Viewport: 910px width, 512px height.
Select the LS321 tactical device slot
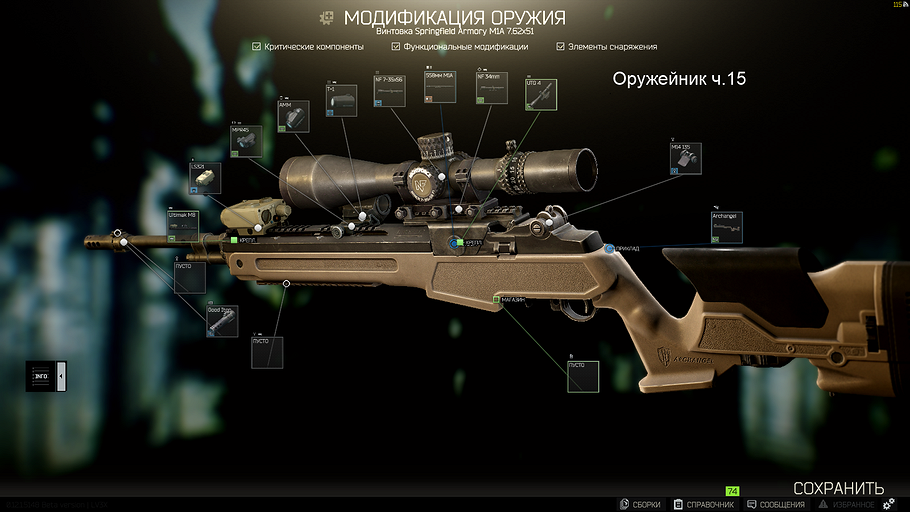pyautogui.click(x=205, y=177)
